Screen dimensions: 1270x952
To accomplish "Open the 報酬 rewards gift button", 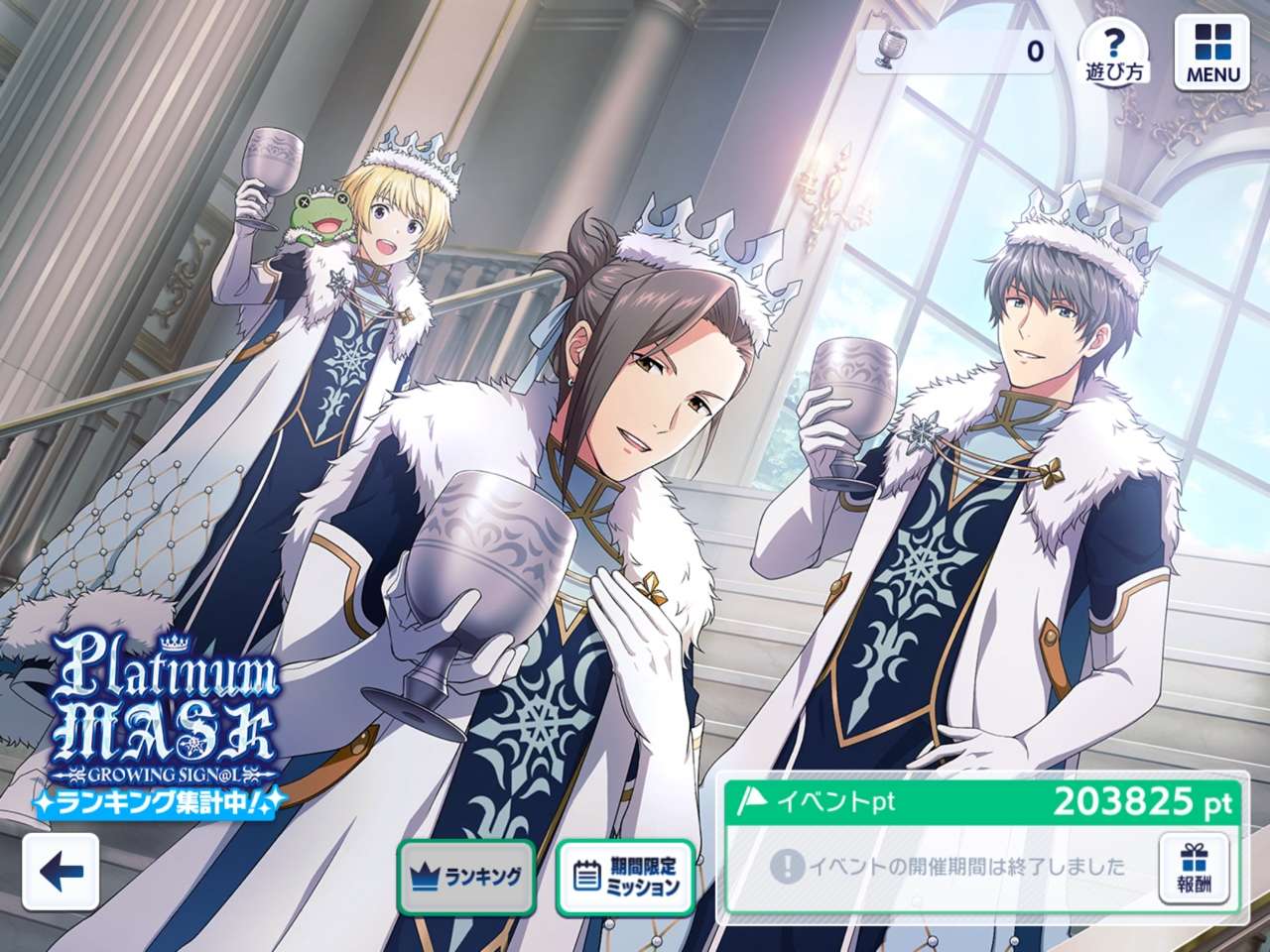I will pyautogui.click(x=1193, y=869).
